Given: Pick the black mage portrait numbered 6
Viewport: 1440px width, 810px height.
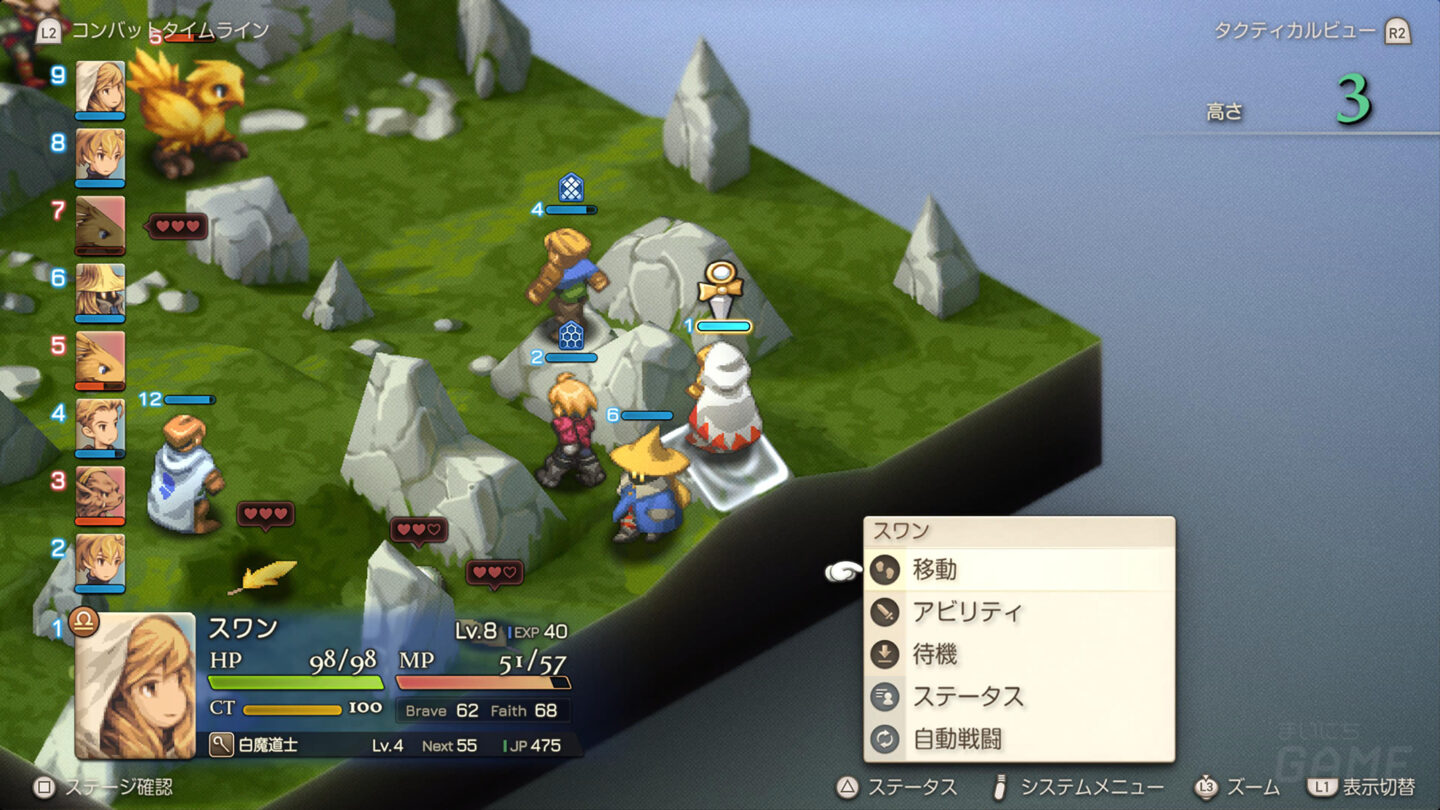Looking at the screenshot, I should point(100,289).
